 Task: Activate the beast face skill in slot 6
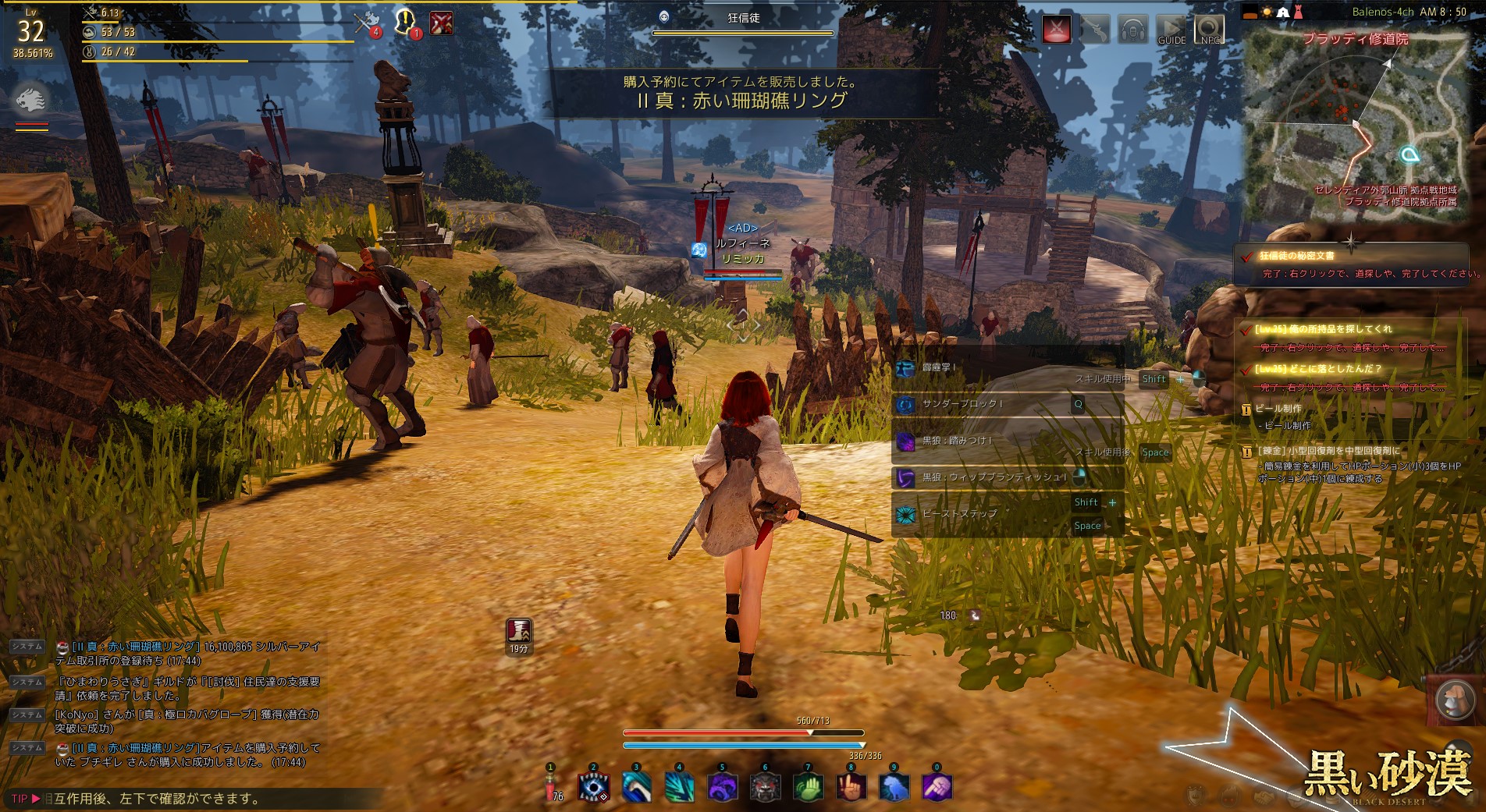(765, 787)
